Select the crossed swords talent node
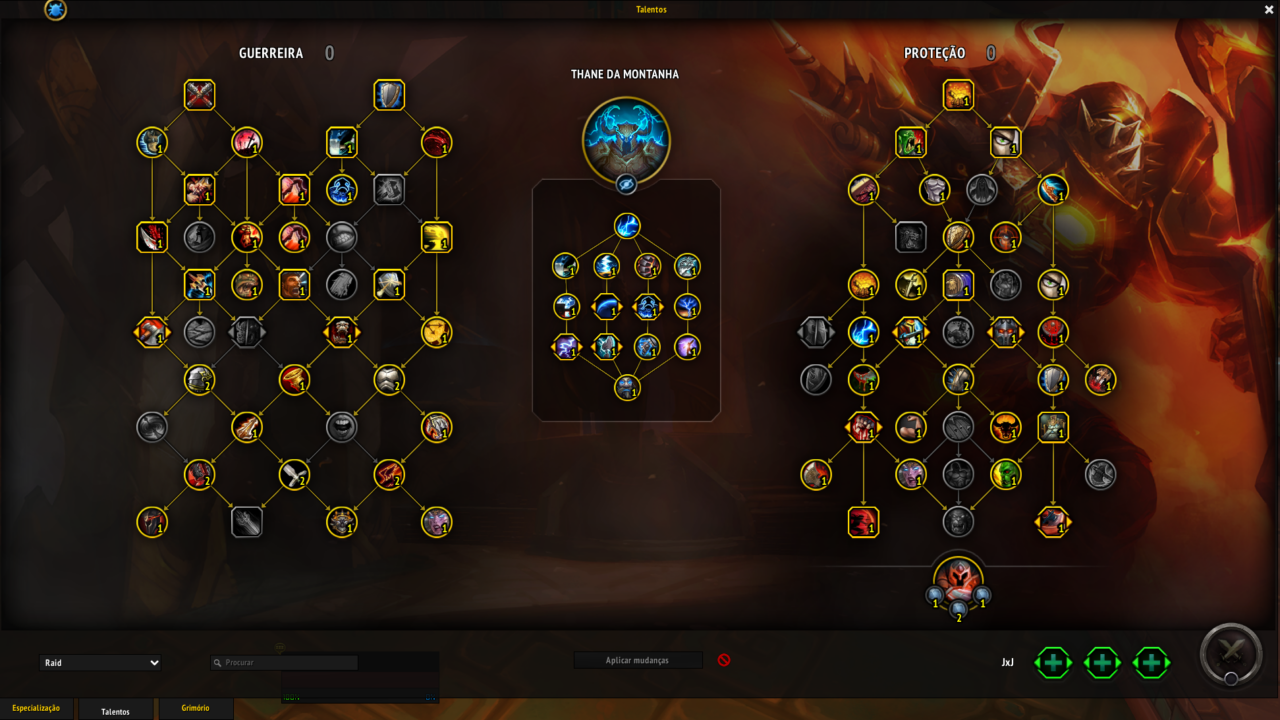 (x=200, y=95)
